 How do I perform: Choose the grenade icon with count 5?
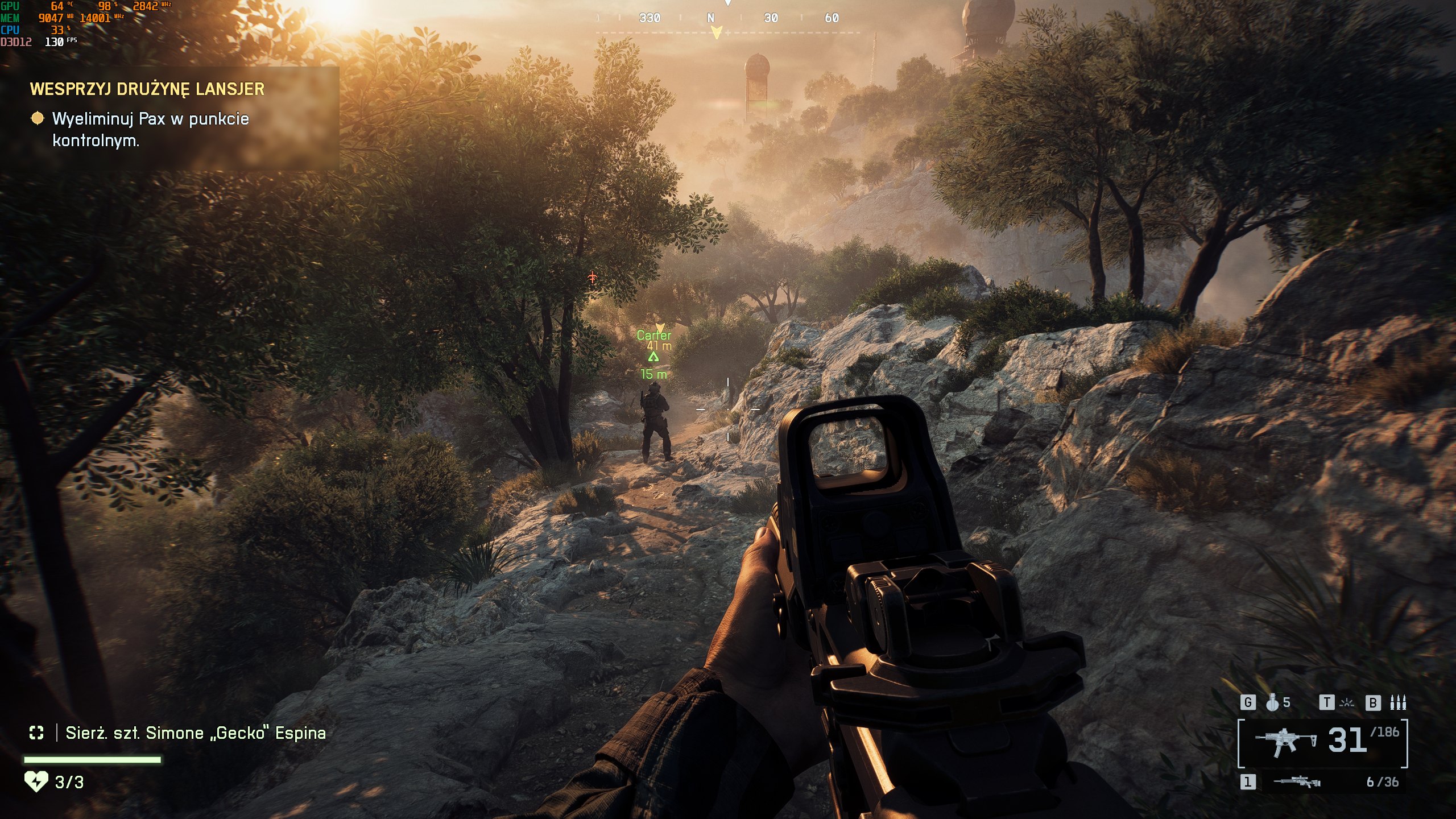pos(1272,703)
